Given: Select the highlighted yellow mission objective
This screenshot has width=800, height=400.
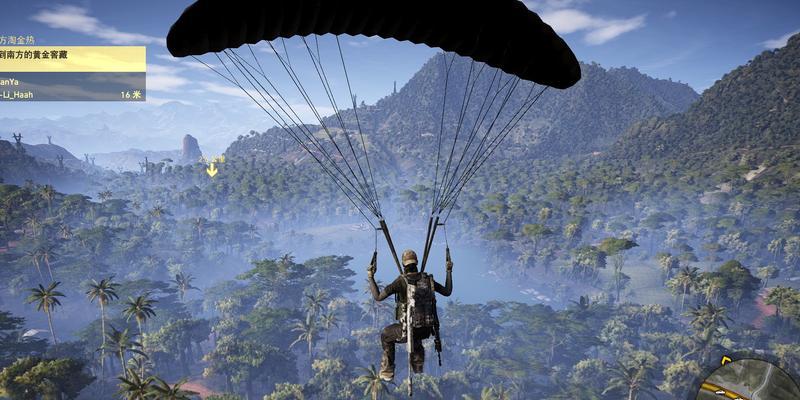Looking at the screenshot, I should coord(72,54).
